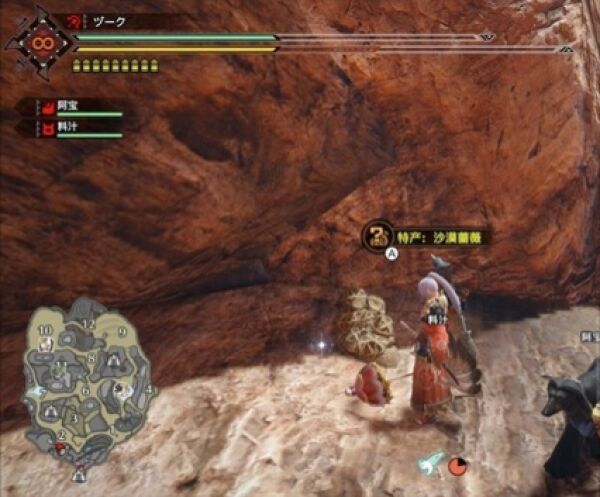Screen dimensions: 600x497
Task: Click the orange circular cooldown icon
Action: (457, 465)
